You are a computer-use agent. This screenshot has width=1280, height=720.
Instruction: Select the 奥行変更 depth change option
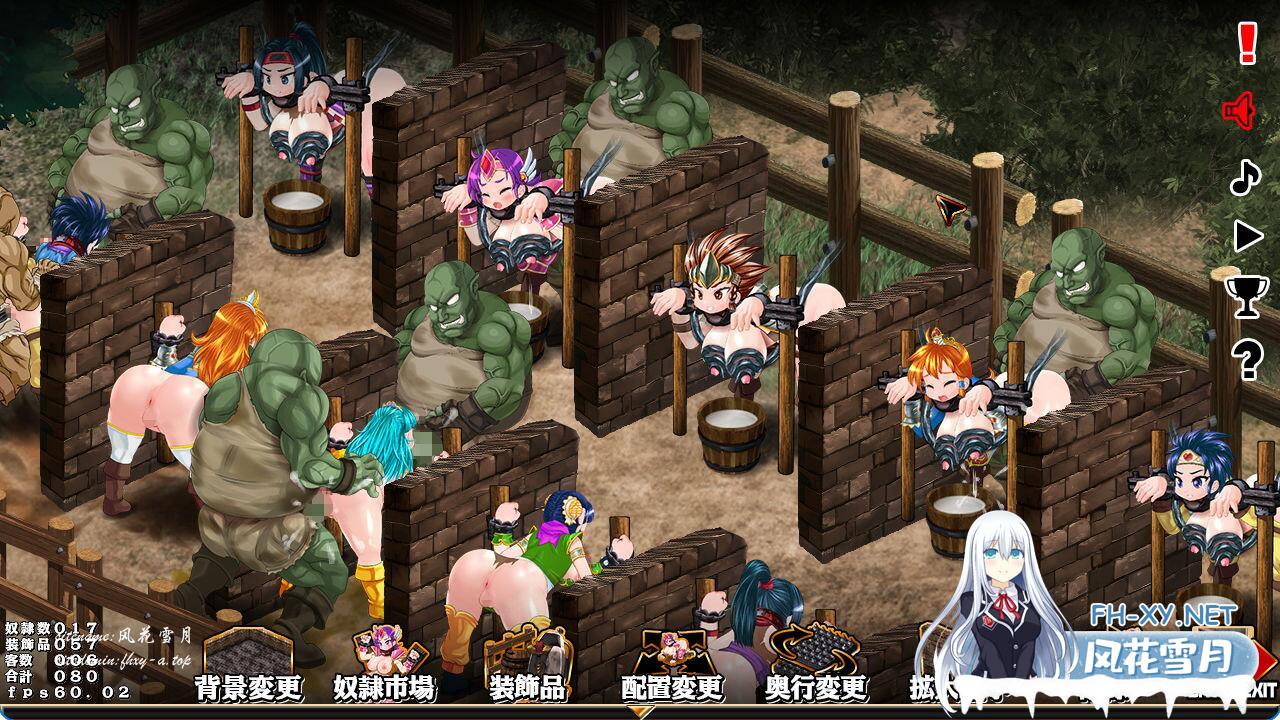tap(815, 668)
